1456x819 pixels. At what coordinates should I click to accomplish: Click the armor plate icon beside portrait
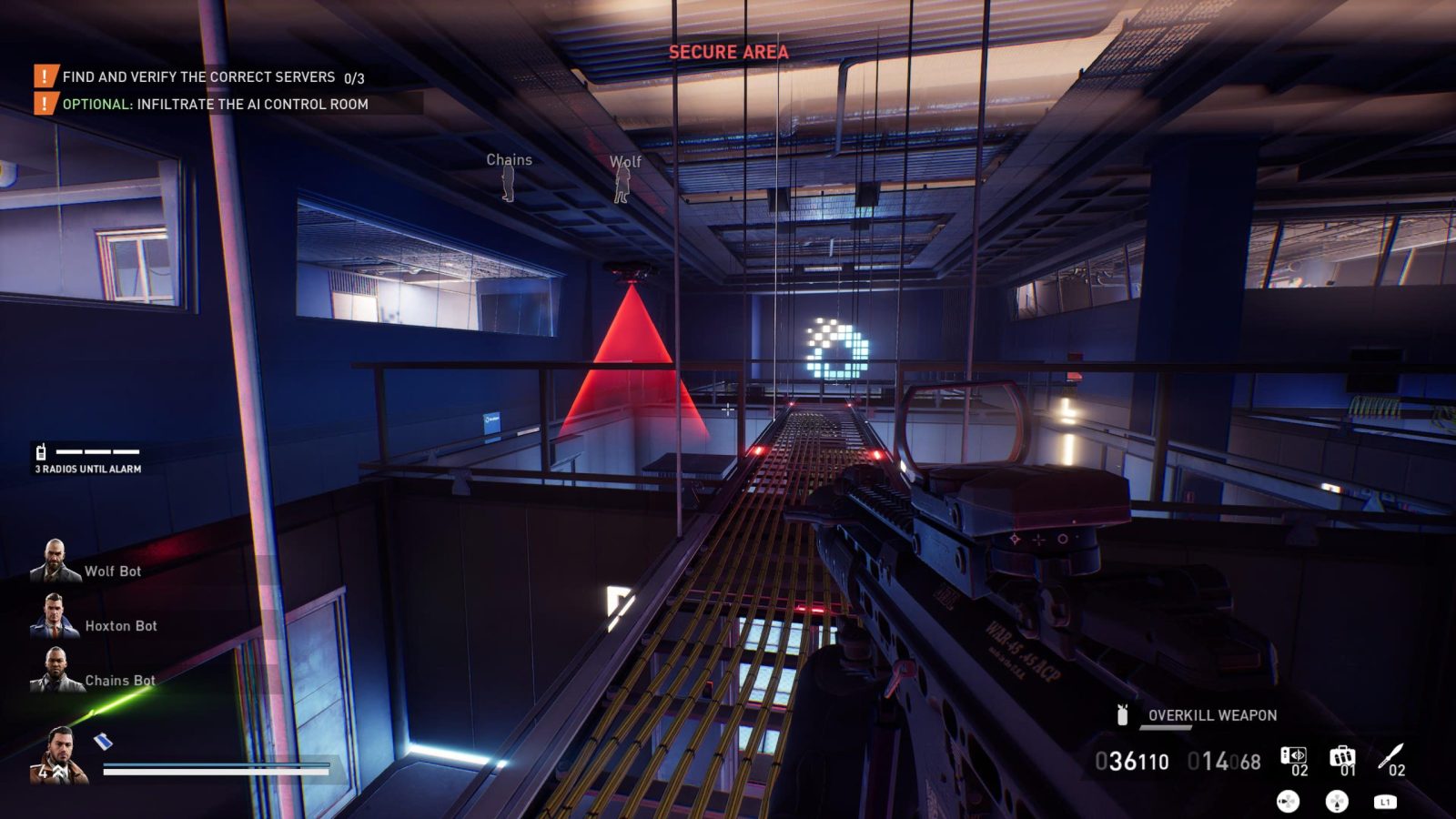coord(105,741)
